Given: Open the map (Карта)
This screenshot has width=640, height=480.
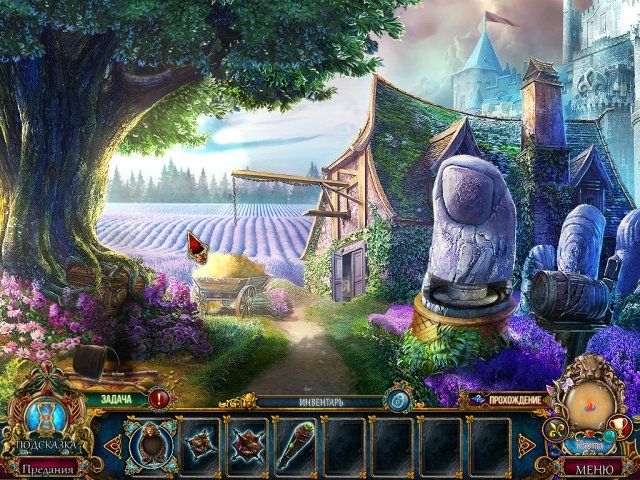Looking at the screenshot, I should [x=590, y=405].
